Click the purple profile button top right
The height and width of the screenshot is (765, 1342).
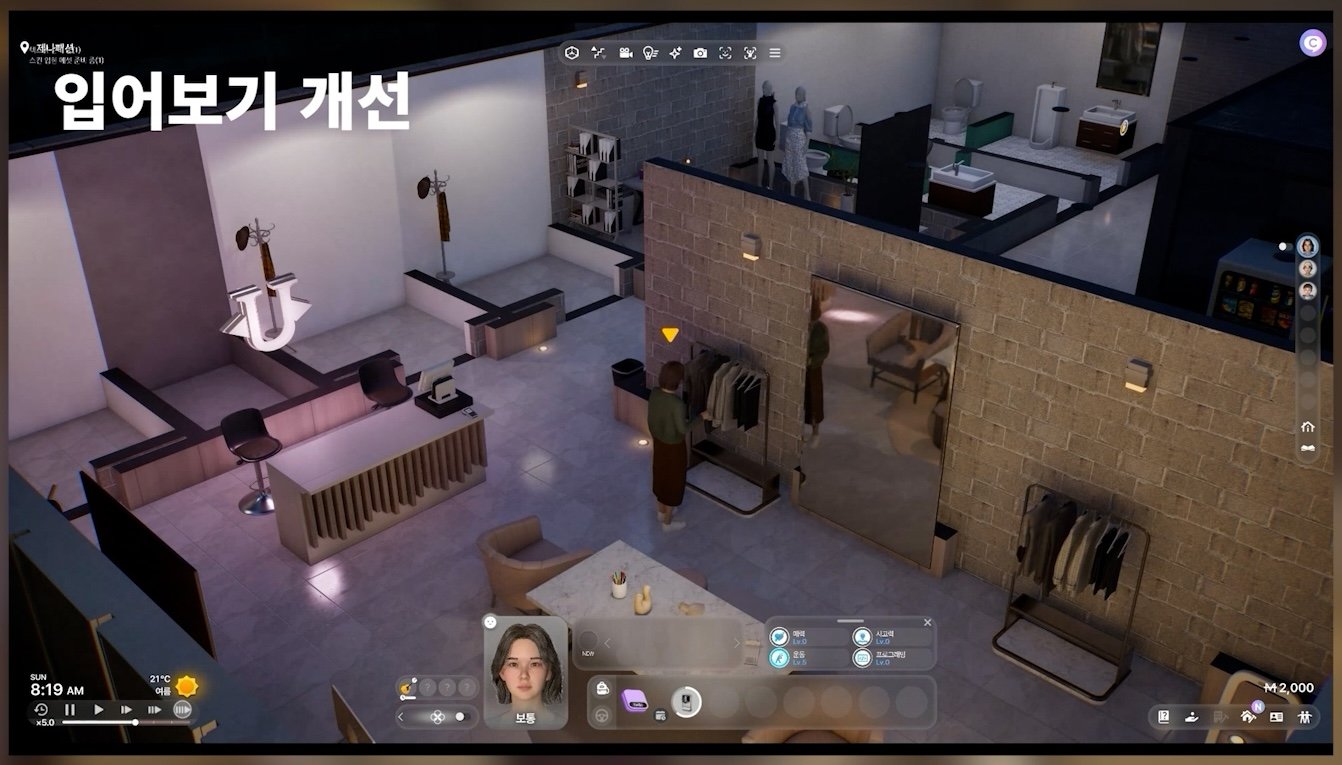click(x=1312, y=43)
